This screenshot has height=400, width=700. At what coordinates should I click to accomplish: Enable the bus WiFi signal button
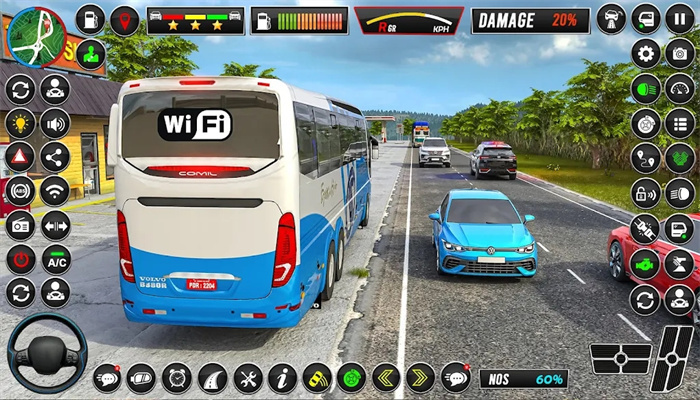tap(54, 191)
